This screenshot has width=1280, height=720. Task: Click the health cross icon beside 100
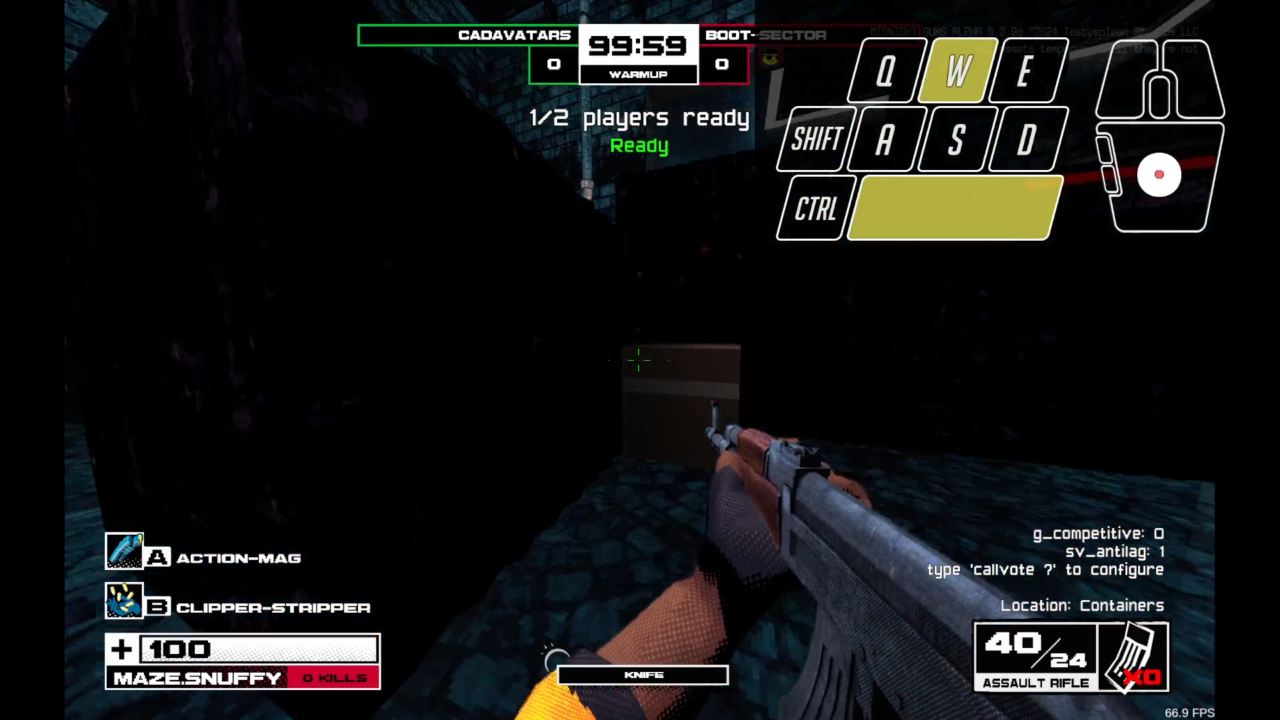tap(120, 649)
